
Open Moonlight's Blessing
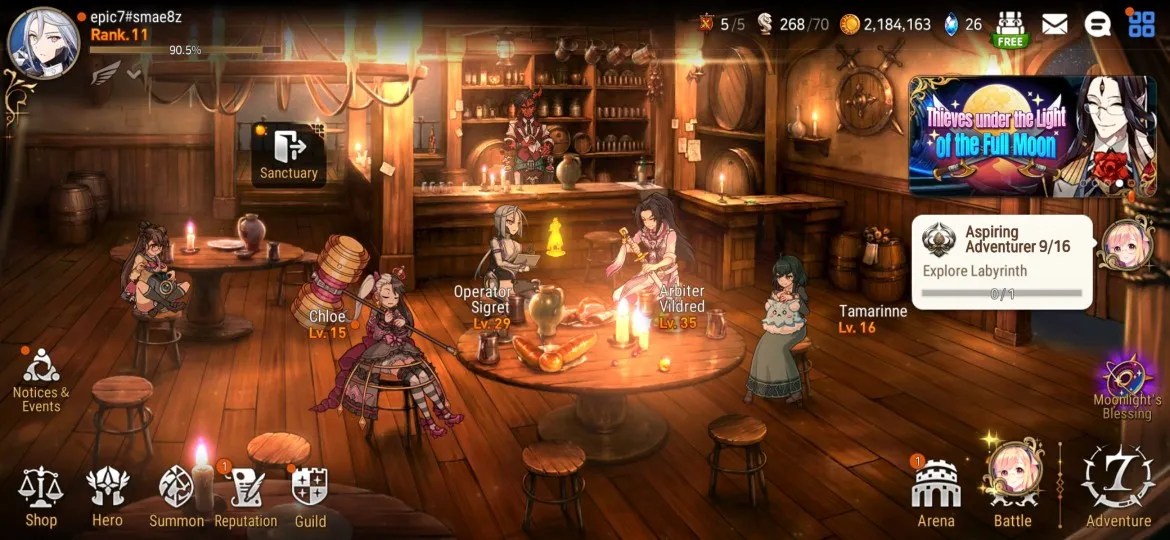coord(1127,387)
